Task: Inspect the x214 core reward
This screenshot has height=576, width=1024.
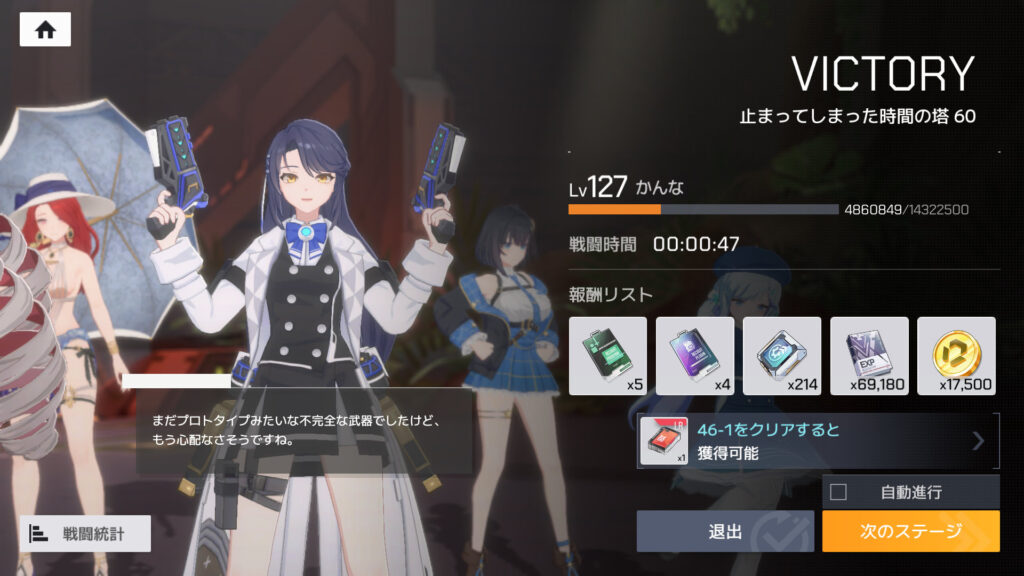Action: click(782, 356)
